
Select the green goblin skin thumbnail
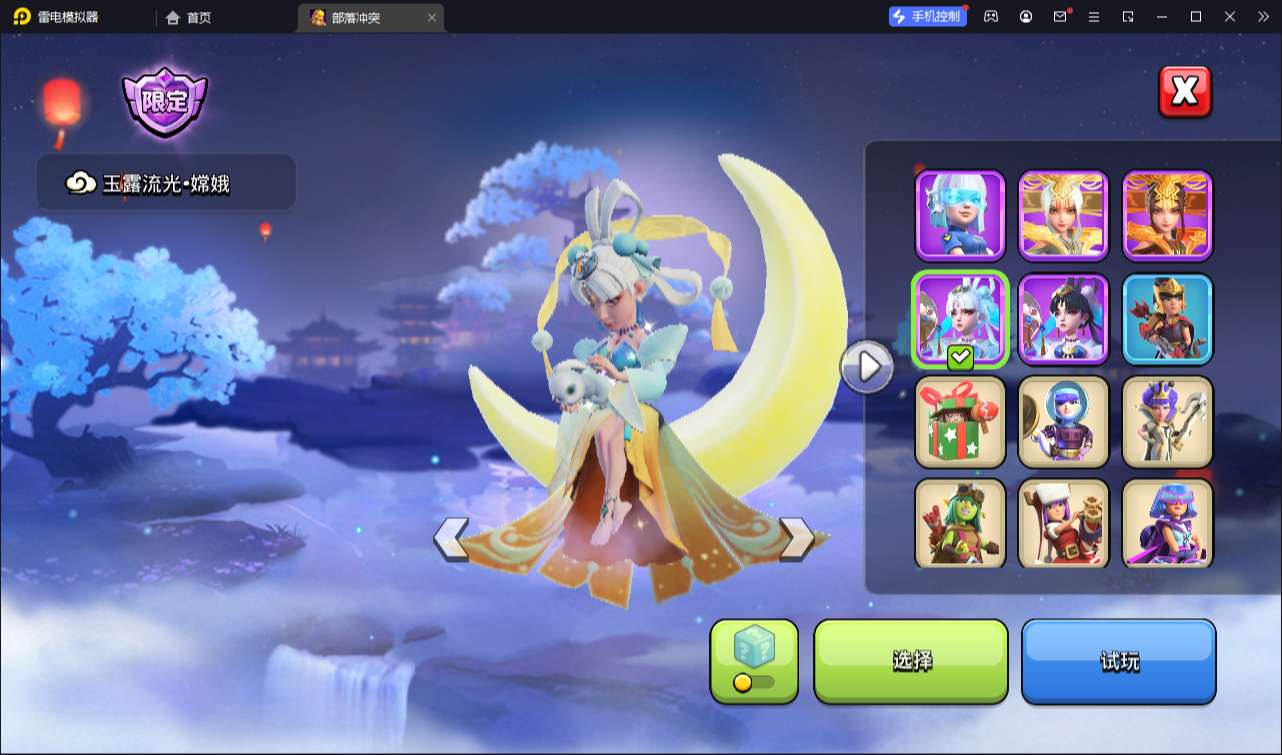pos(960,524)
